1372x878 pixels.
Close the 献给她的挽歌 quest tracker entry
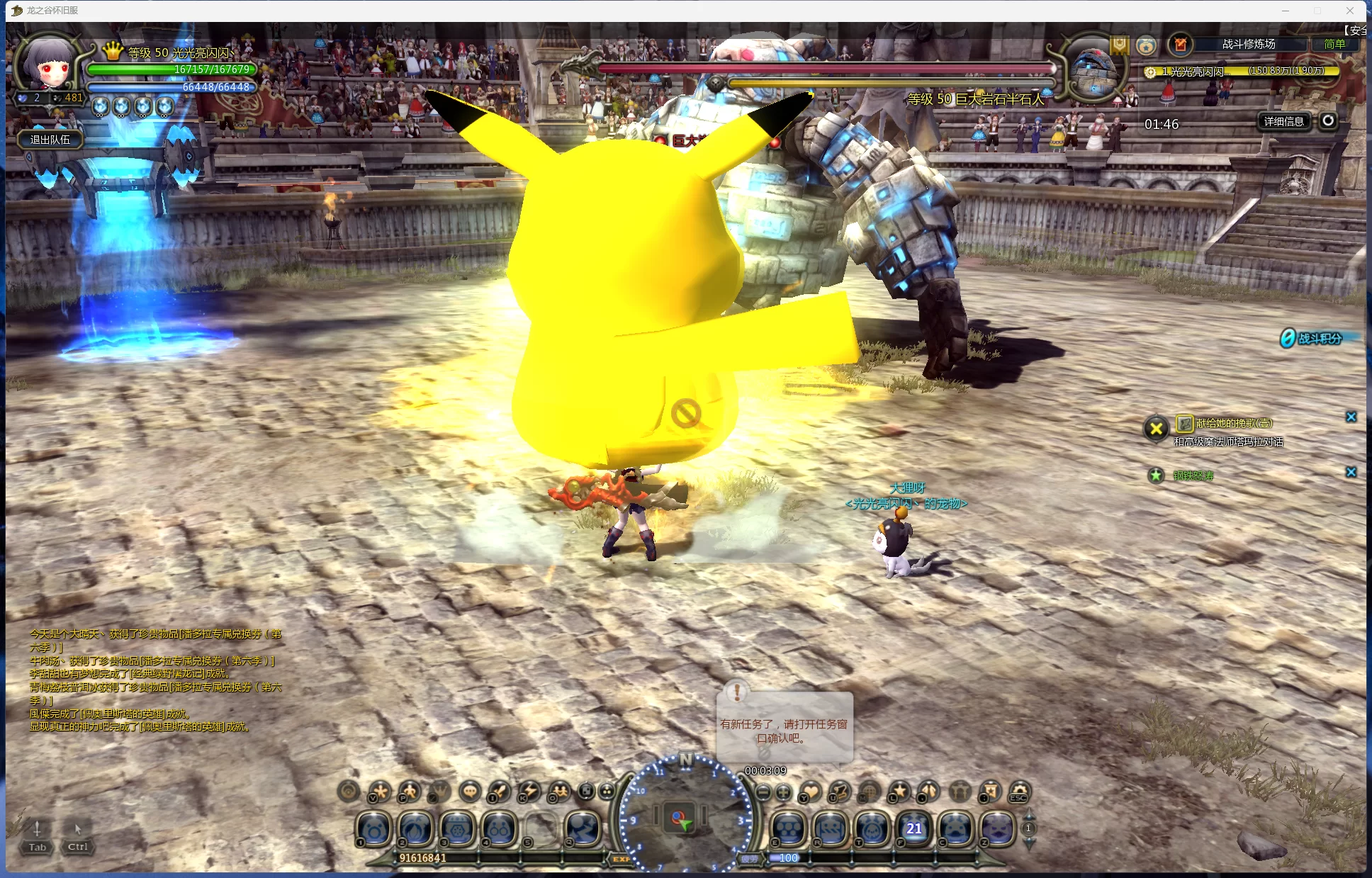(x=1351, y=417)
